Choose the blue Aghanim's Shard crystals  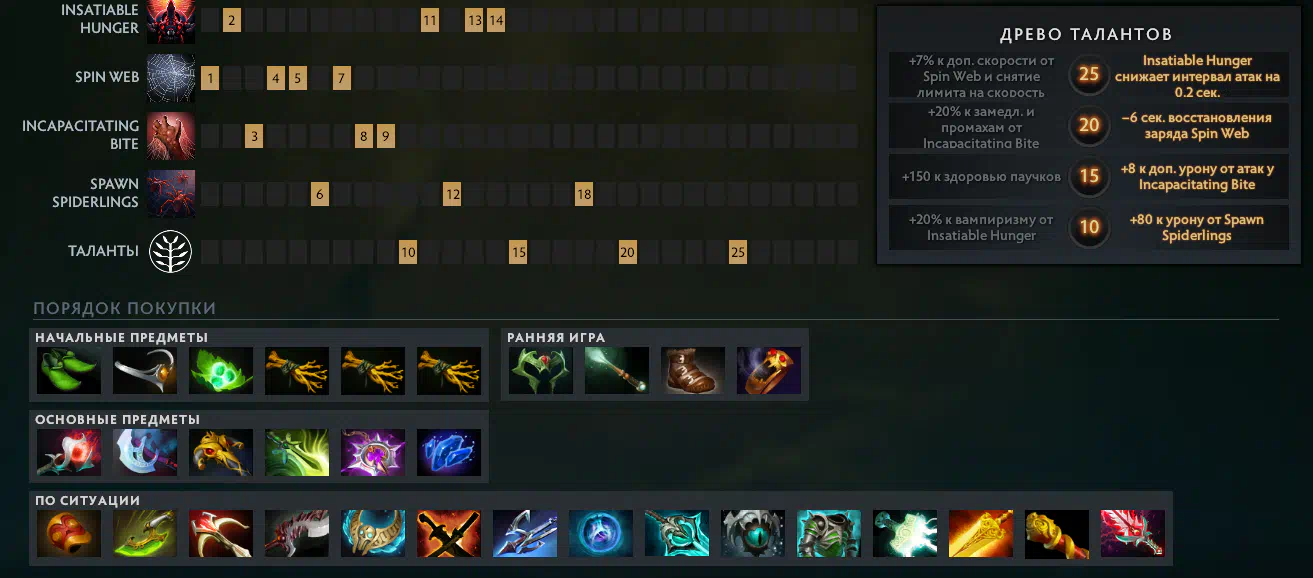pyautogui.click(x=449, y=453)
